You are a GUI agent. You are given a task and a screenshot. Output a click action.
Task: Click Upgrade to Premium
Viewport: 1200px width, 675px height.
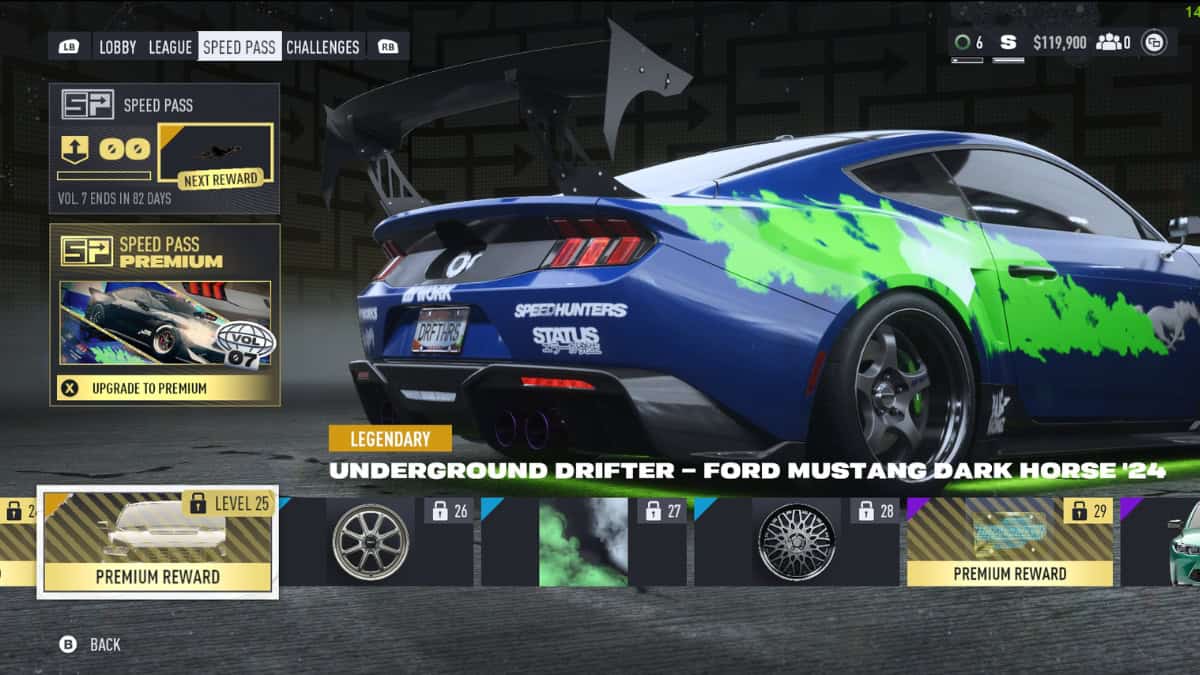[165, 388]
